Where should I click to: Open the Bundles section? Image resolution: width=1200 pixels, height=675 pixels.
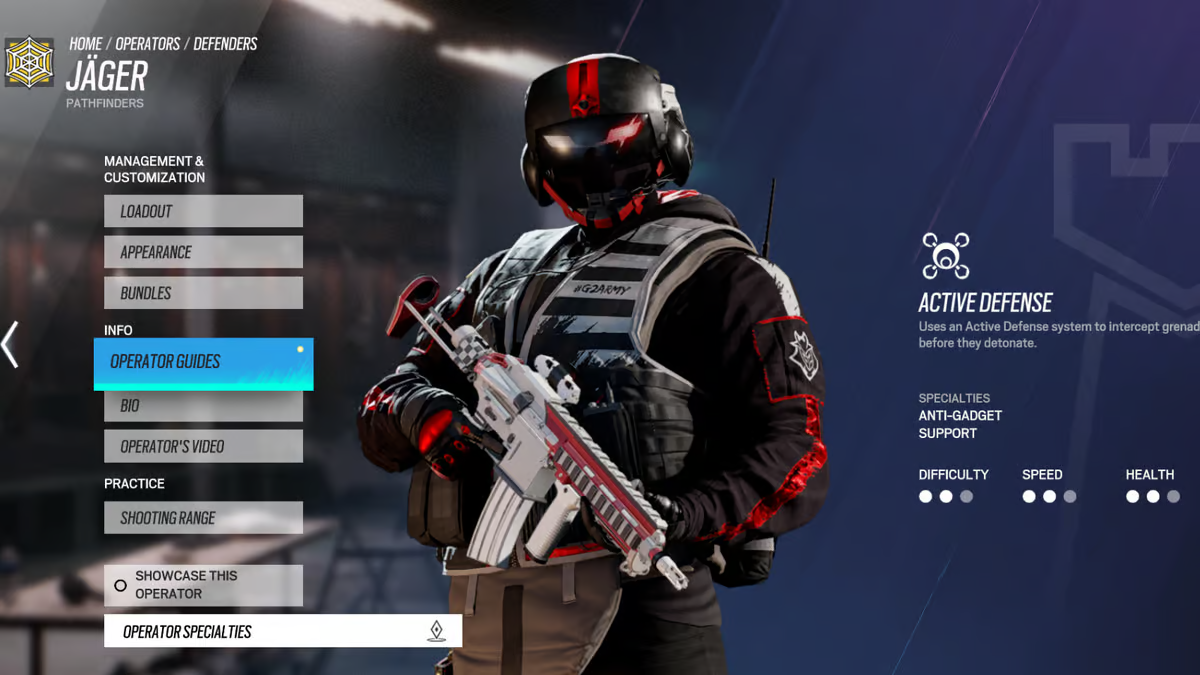click(x=203, y=293)
